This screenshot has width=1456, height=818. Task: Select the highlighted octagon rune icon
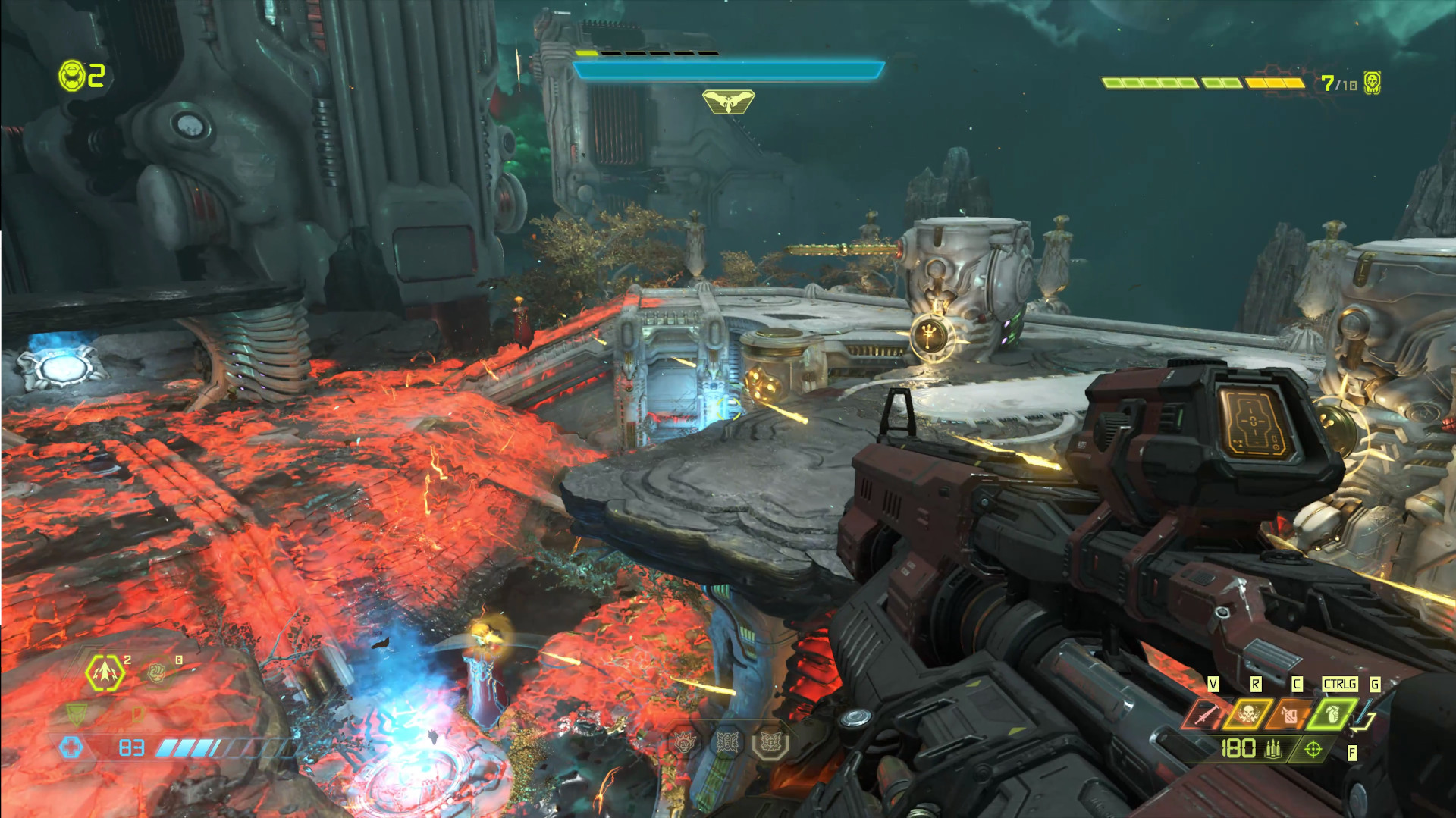(770, 743)
